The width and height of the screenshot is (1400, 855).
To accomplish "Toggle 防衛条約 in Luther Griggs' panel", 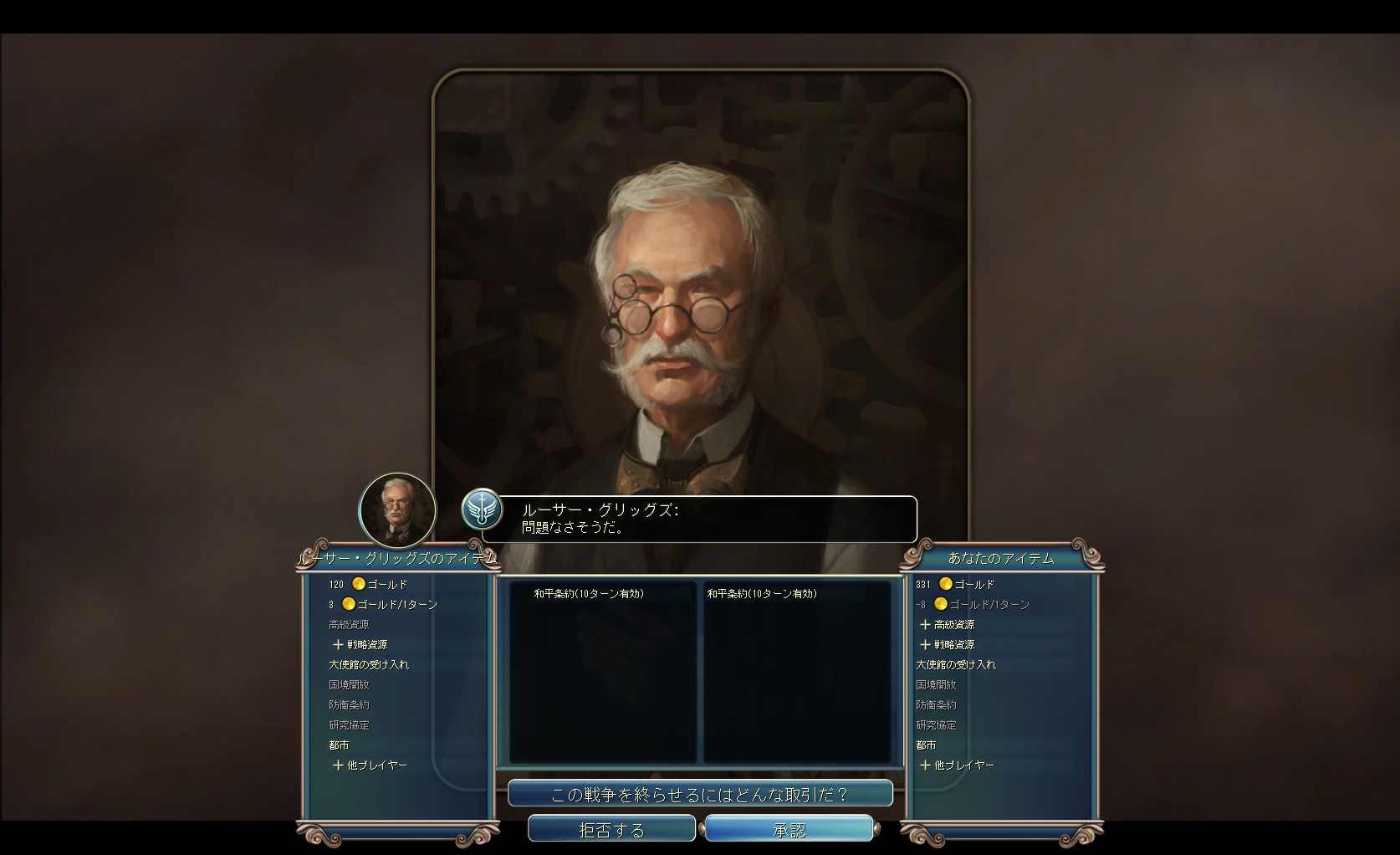I will point(350,704).
